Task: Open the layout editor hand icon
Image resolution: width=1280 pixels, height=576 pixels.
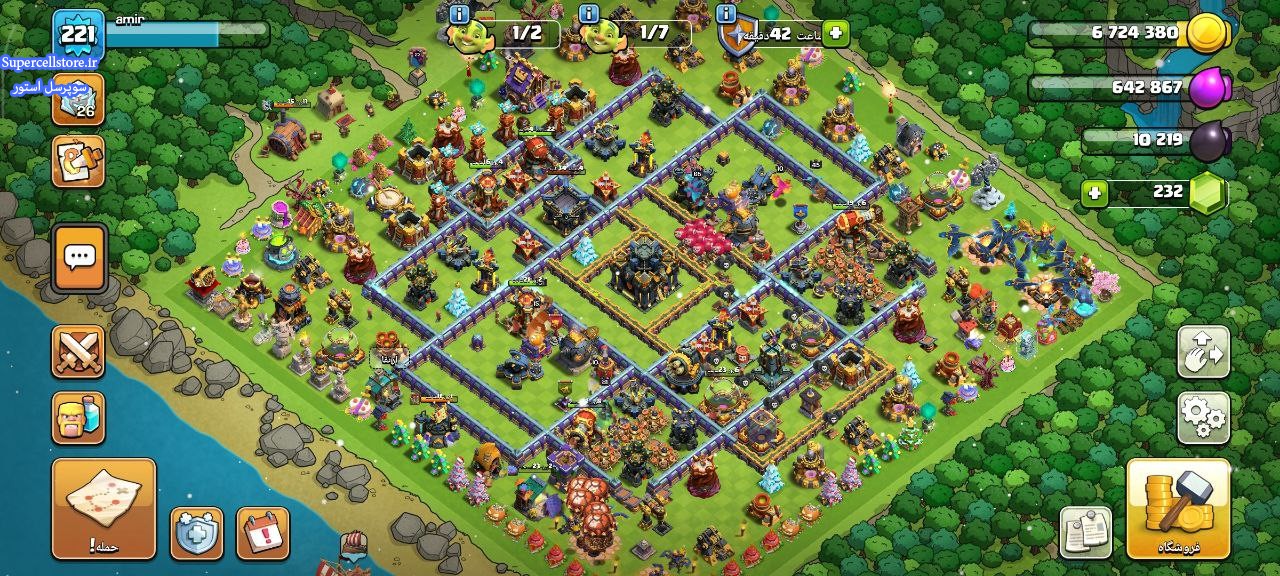Action: point(1203,352)
